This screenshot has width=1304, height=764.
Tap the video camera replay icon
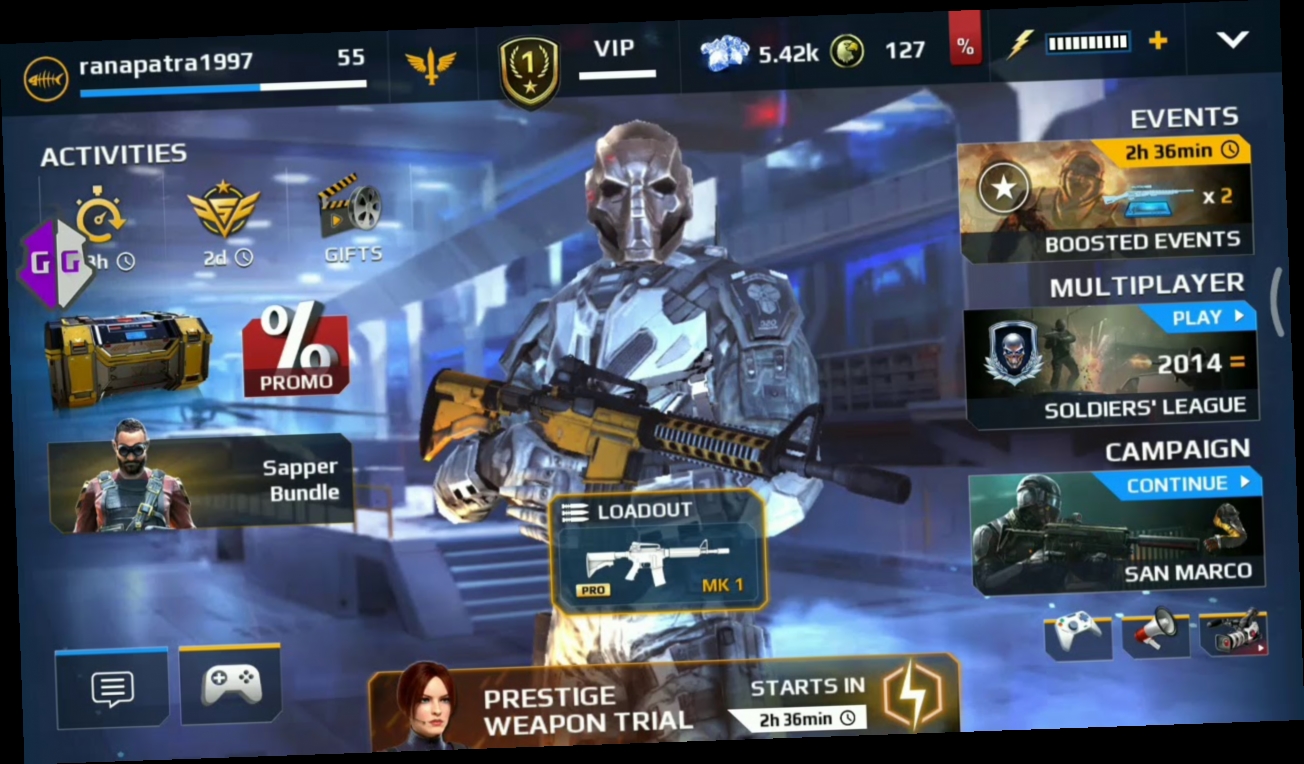tap(1232, 633)
